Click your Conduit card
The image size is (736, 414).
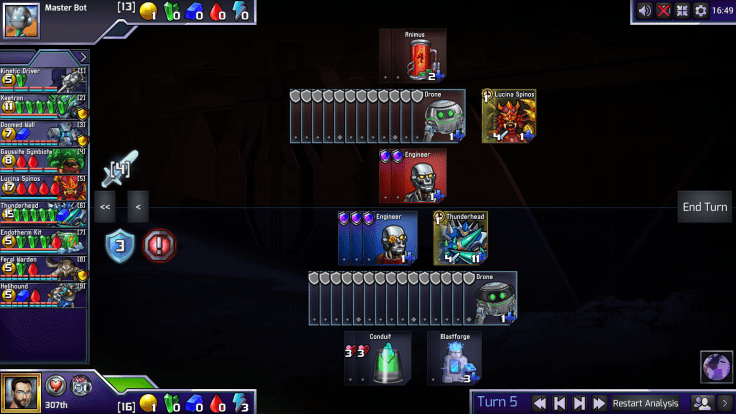[377, 359]
